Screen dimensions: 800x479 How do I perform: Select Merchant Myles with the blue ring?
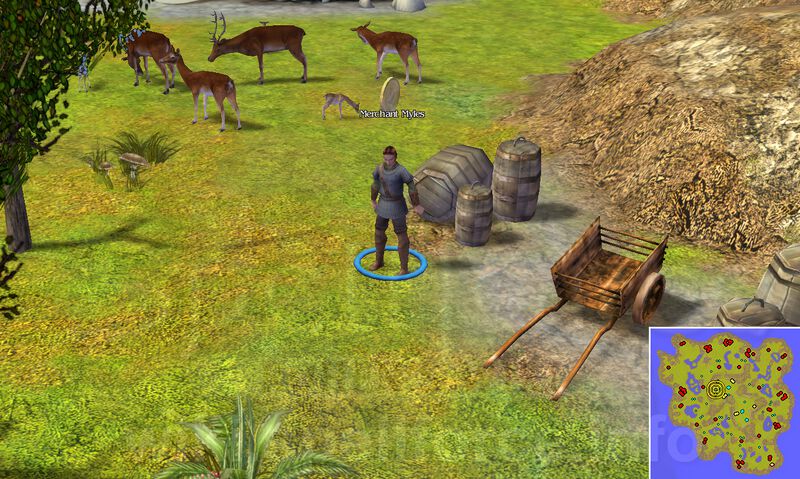tap(390, 210)
